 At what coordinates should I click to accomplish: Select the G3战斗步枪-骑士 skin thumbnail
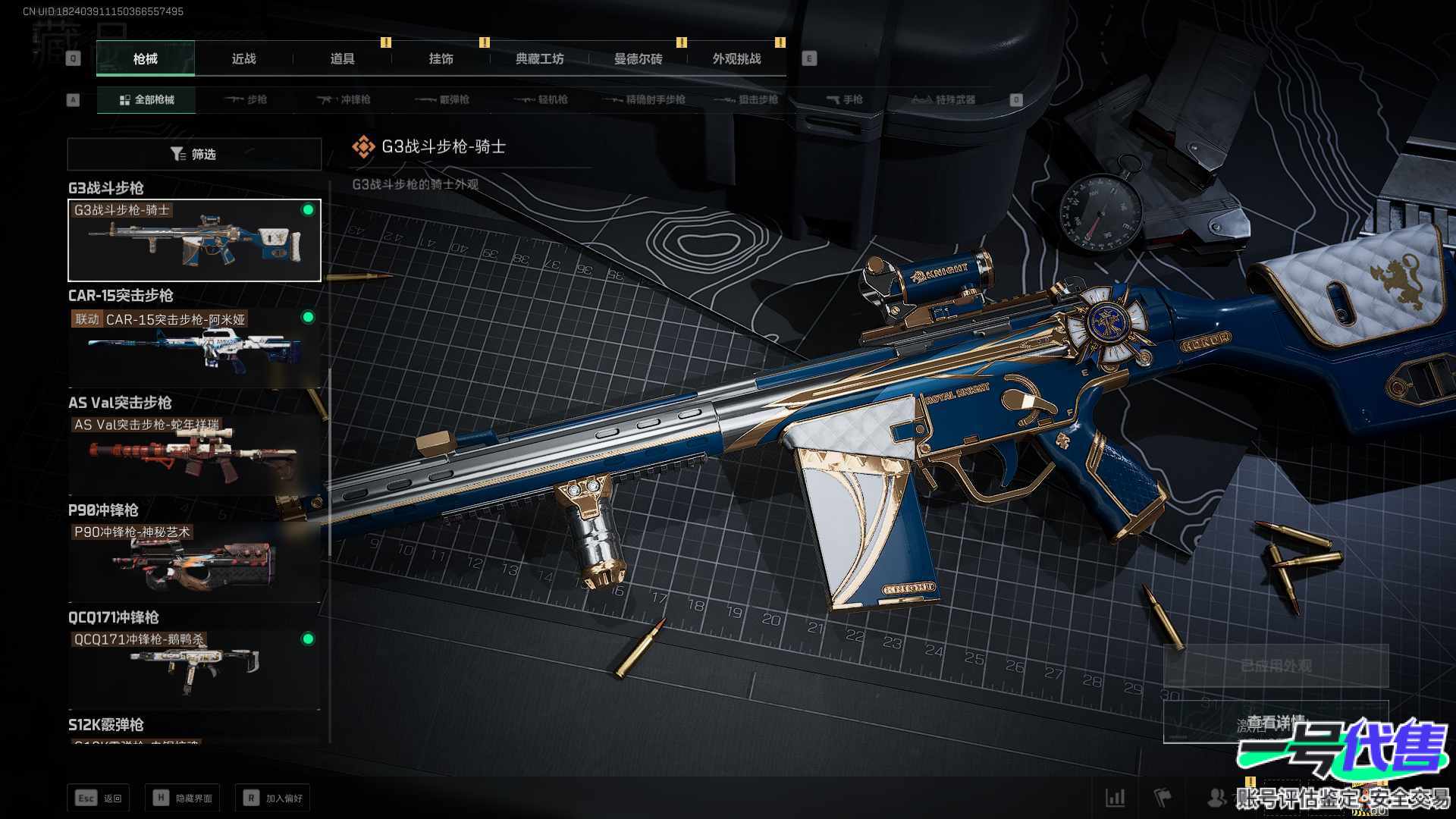[x=194, y=240]
